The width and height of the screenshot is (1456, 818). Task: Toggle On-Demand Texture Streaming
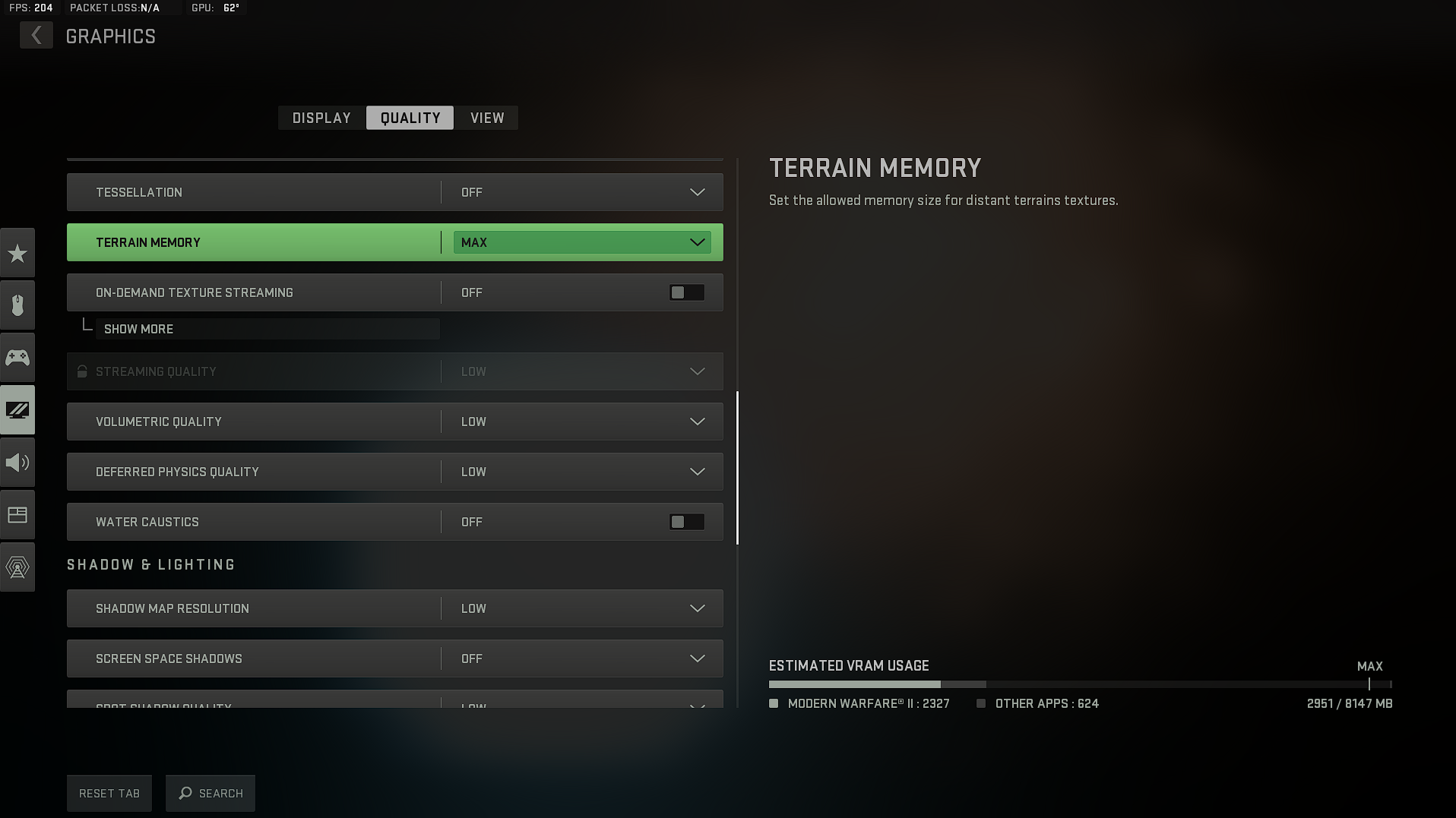(686, 292)
